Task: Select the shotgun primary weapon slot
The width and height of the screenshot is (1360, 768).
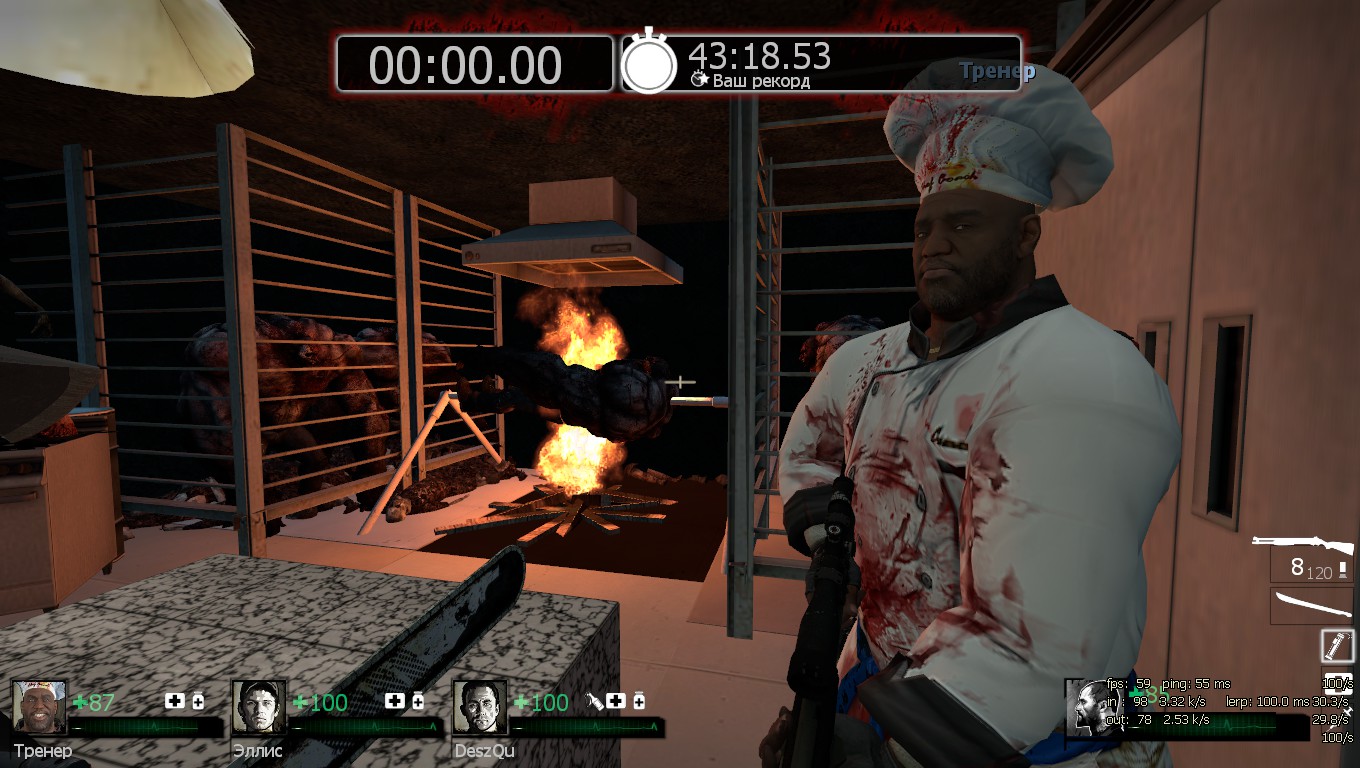Action: click(x=1302, y=546)
